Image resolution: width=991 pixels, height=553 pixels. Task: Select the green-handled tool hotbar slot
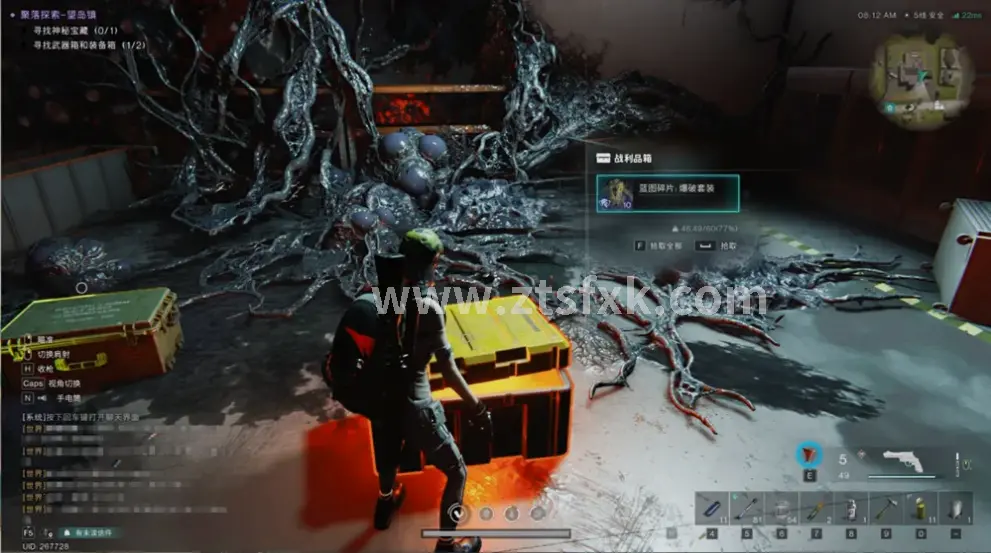(814, 508)
